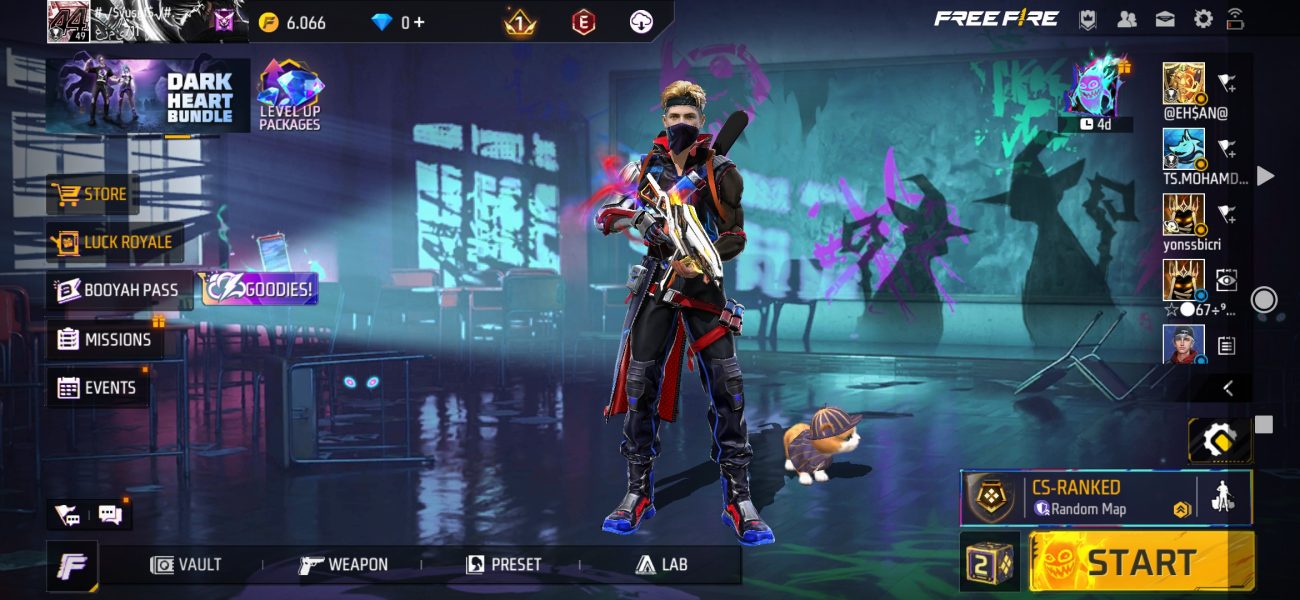Open the Events menu
The height and width of the screenshot is (600, 1300).
pos(97,387)
